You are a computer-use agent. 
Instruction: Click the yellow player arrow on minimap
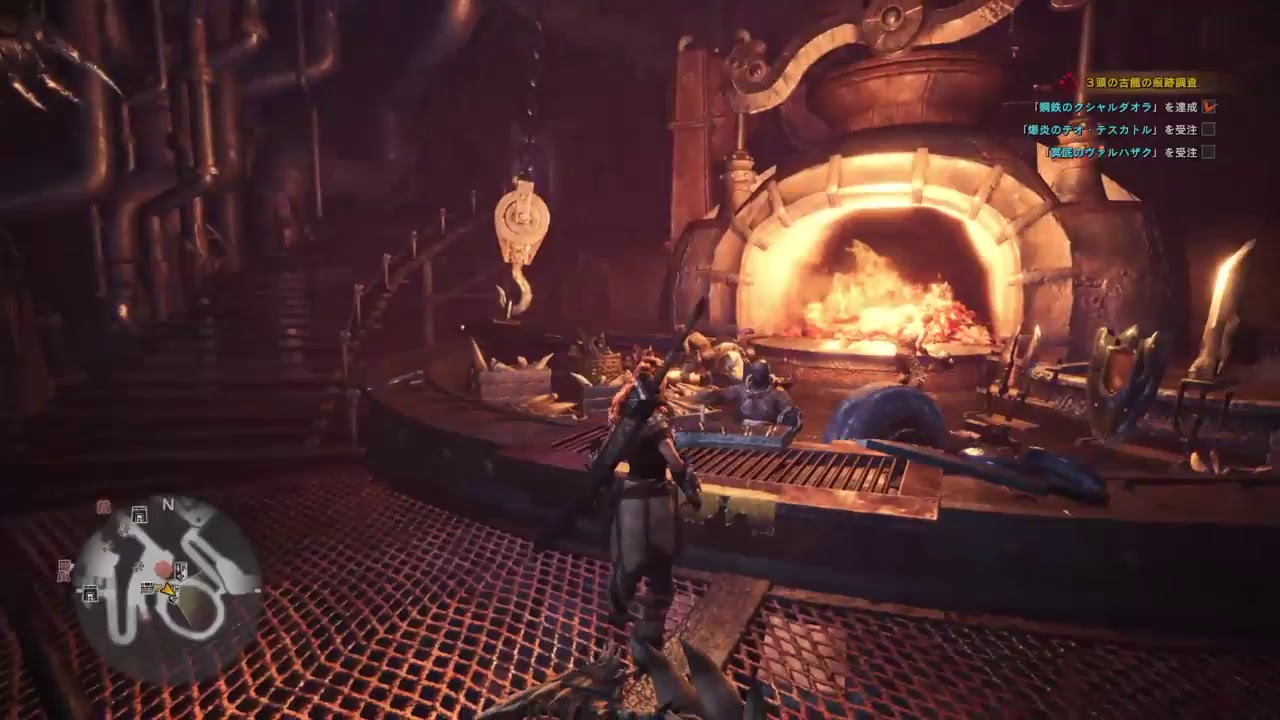point(169,591)
